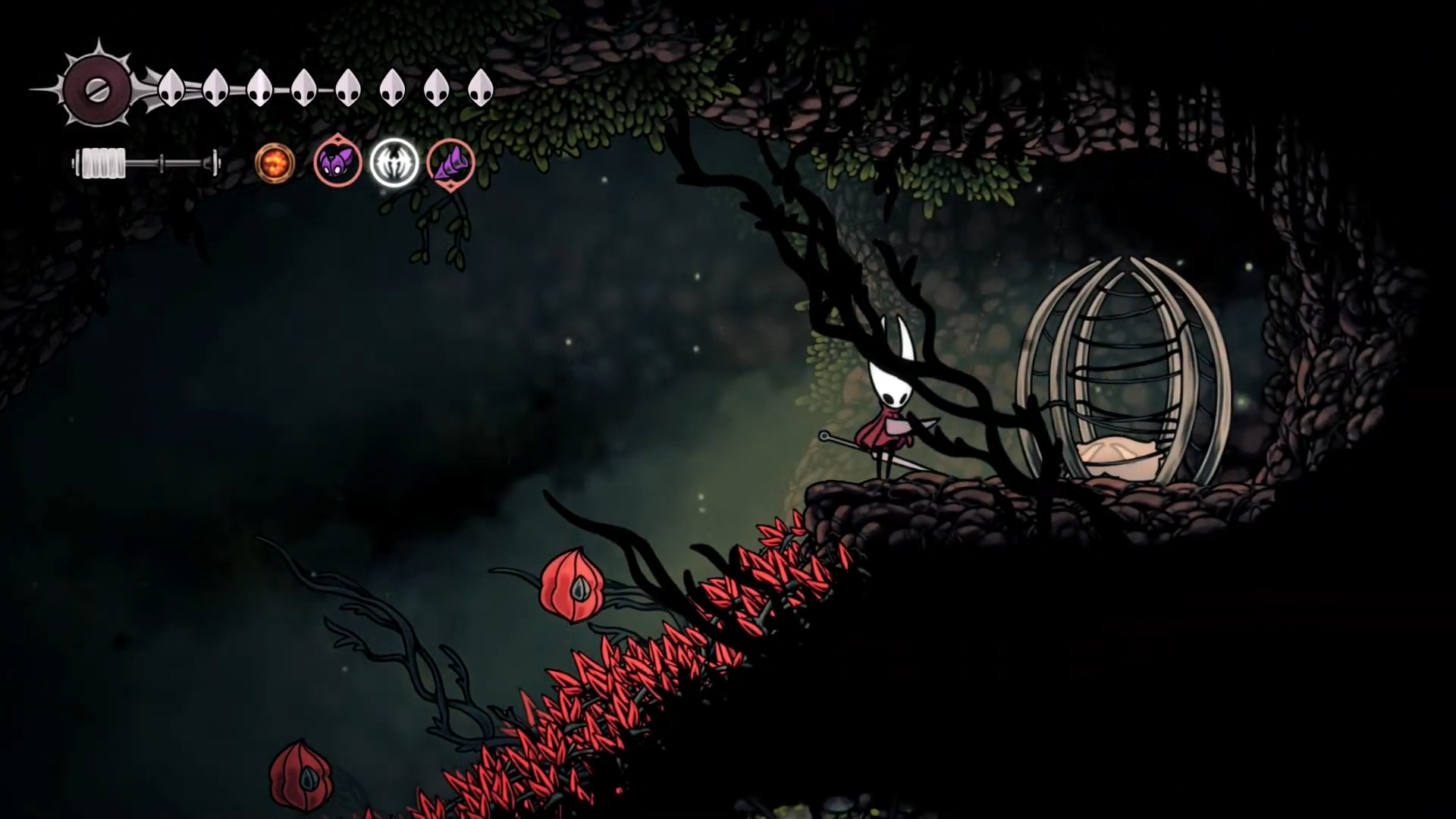Use the glowing white silk skill icon

point(394,162)
